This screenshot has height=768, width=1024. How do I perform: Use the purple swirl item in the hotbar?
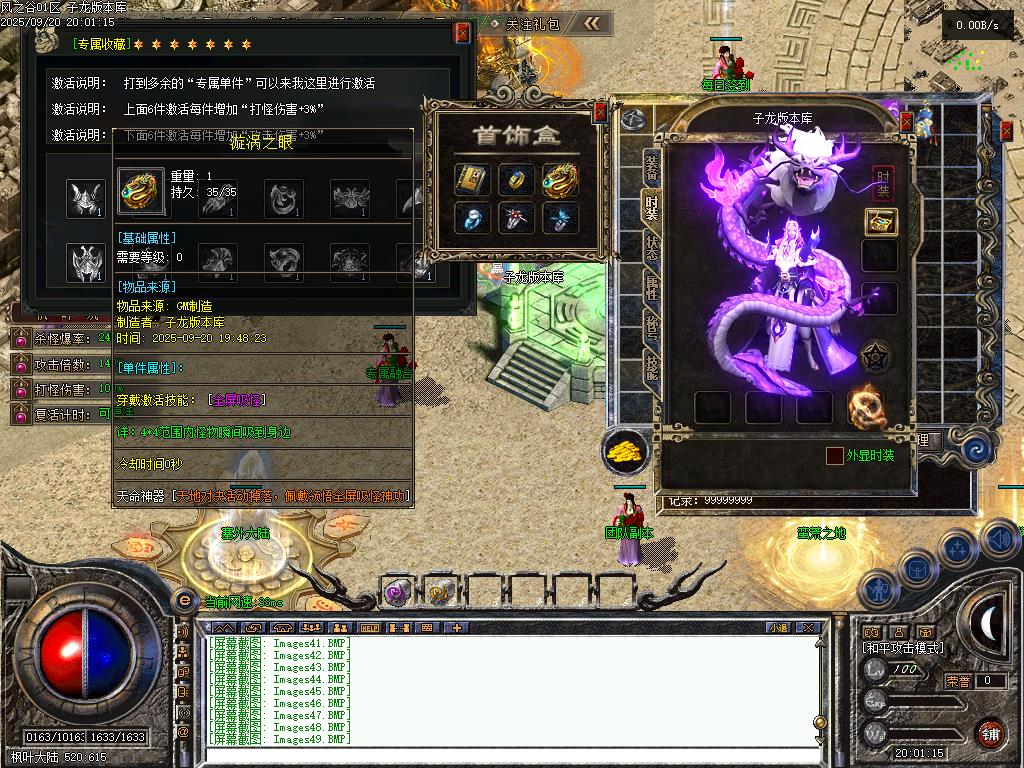[395, 592]
